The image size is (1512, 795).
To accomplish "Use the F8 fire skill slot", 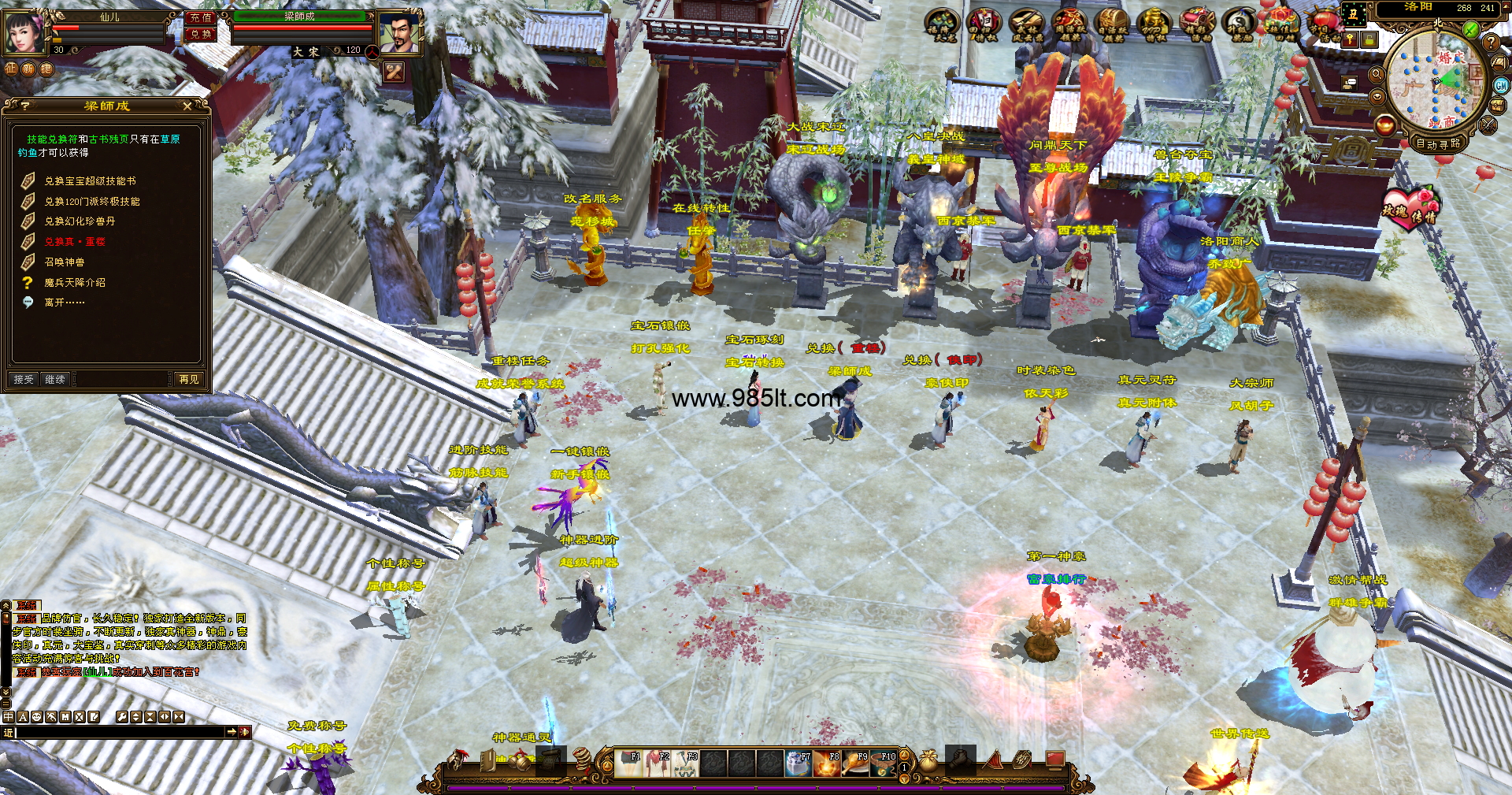I will click(x=828, y=763).
